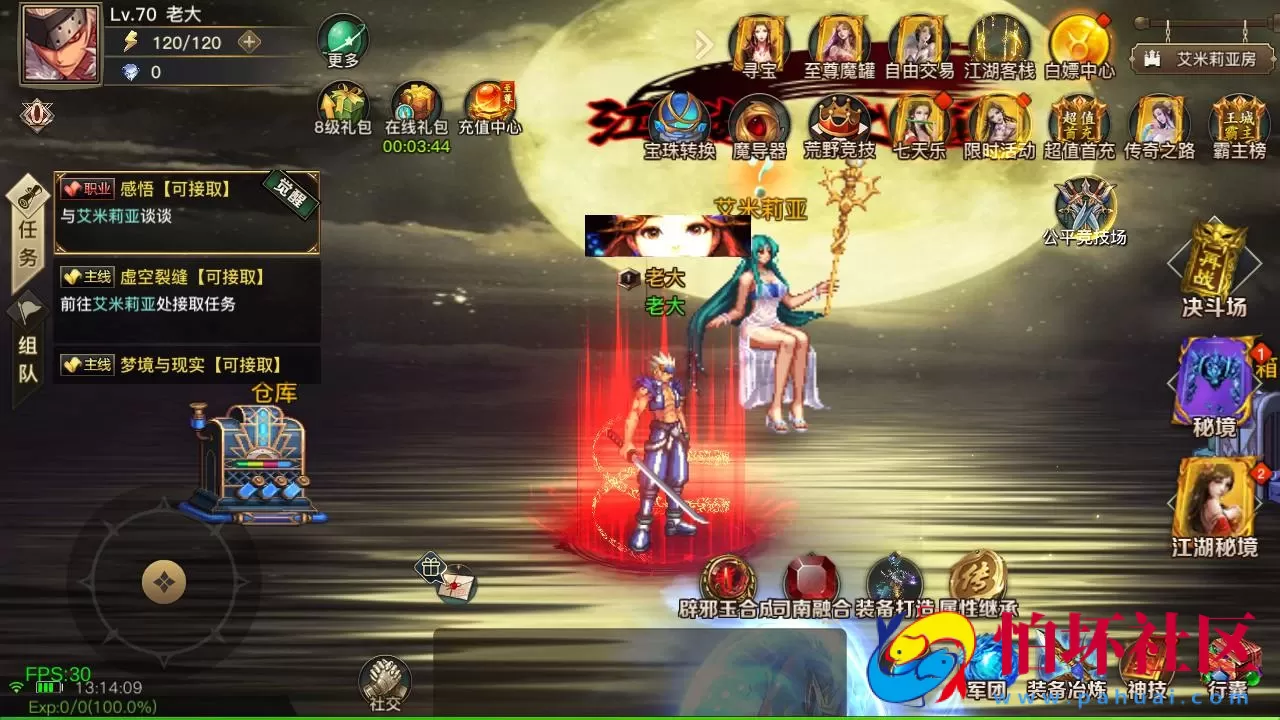1280x720 pixels.
Task: Switch to the 任务 quest tab
Action: point(27,228)
